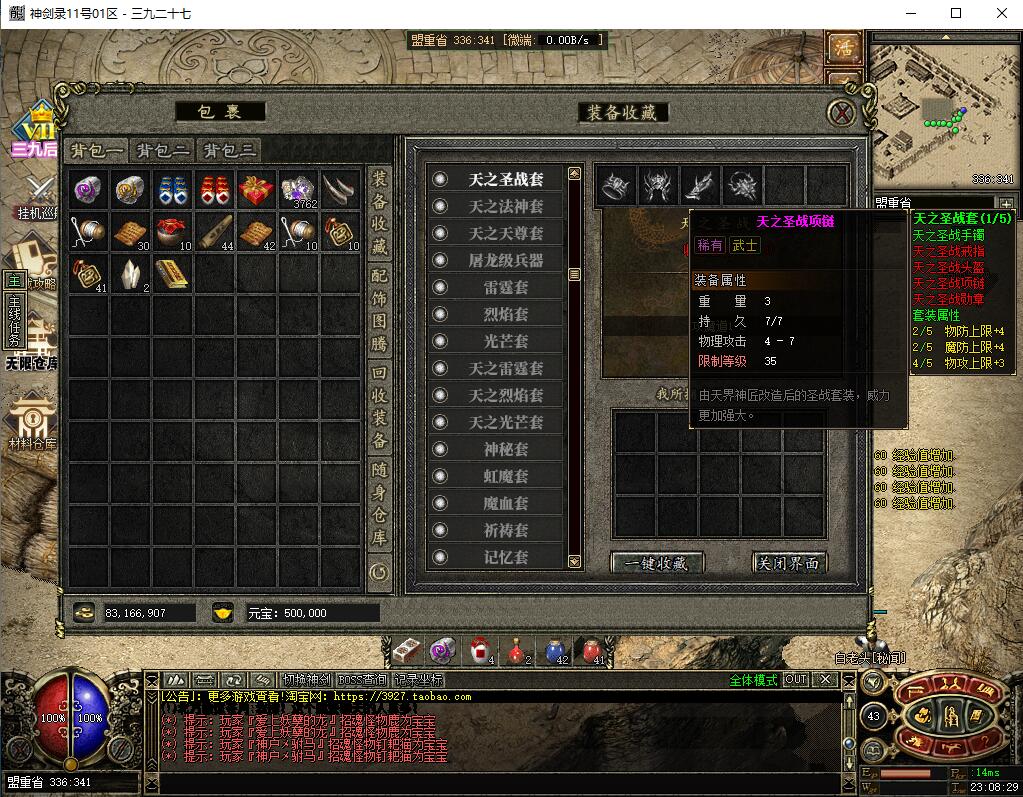Open the 背包一 bag tab
The image size is (1023, 797).
pyautogui.click(x=97, y=151)
